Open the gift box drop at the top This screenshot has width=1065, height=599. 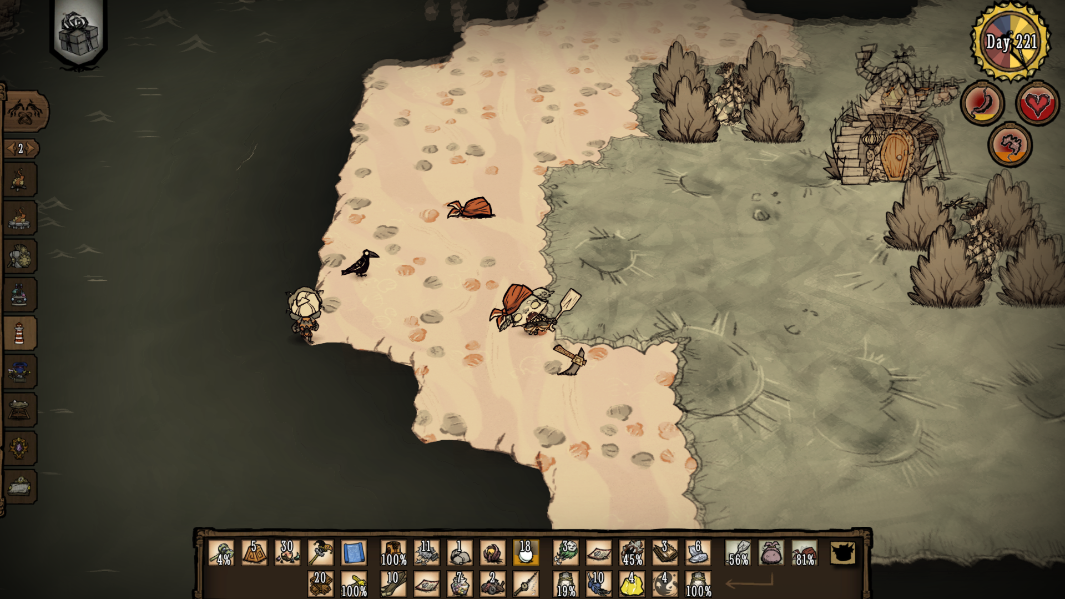point(79,35)
